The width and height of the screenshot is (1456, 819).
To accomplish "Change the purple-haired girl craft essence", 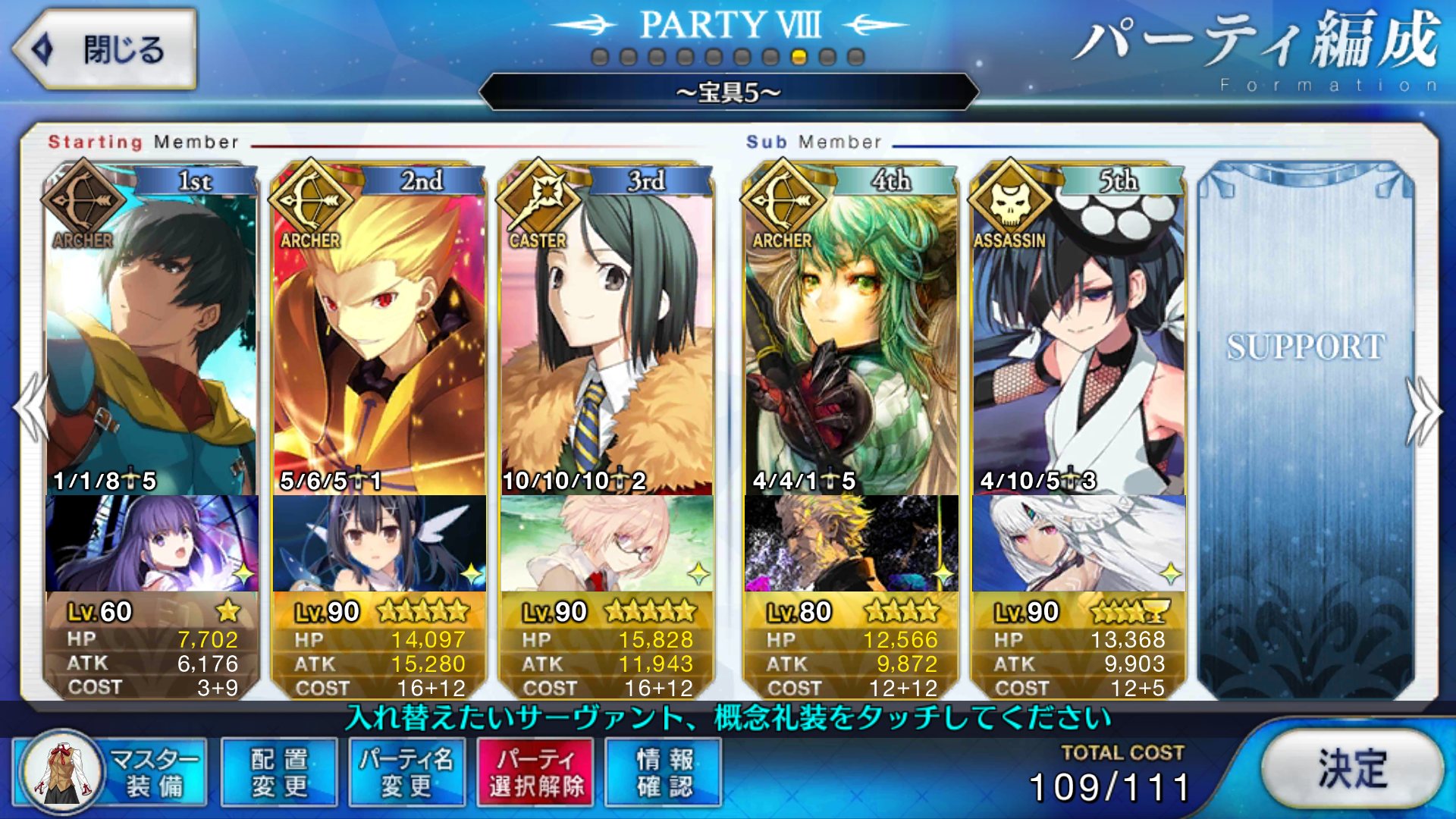I will point(152,543).
